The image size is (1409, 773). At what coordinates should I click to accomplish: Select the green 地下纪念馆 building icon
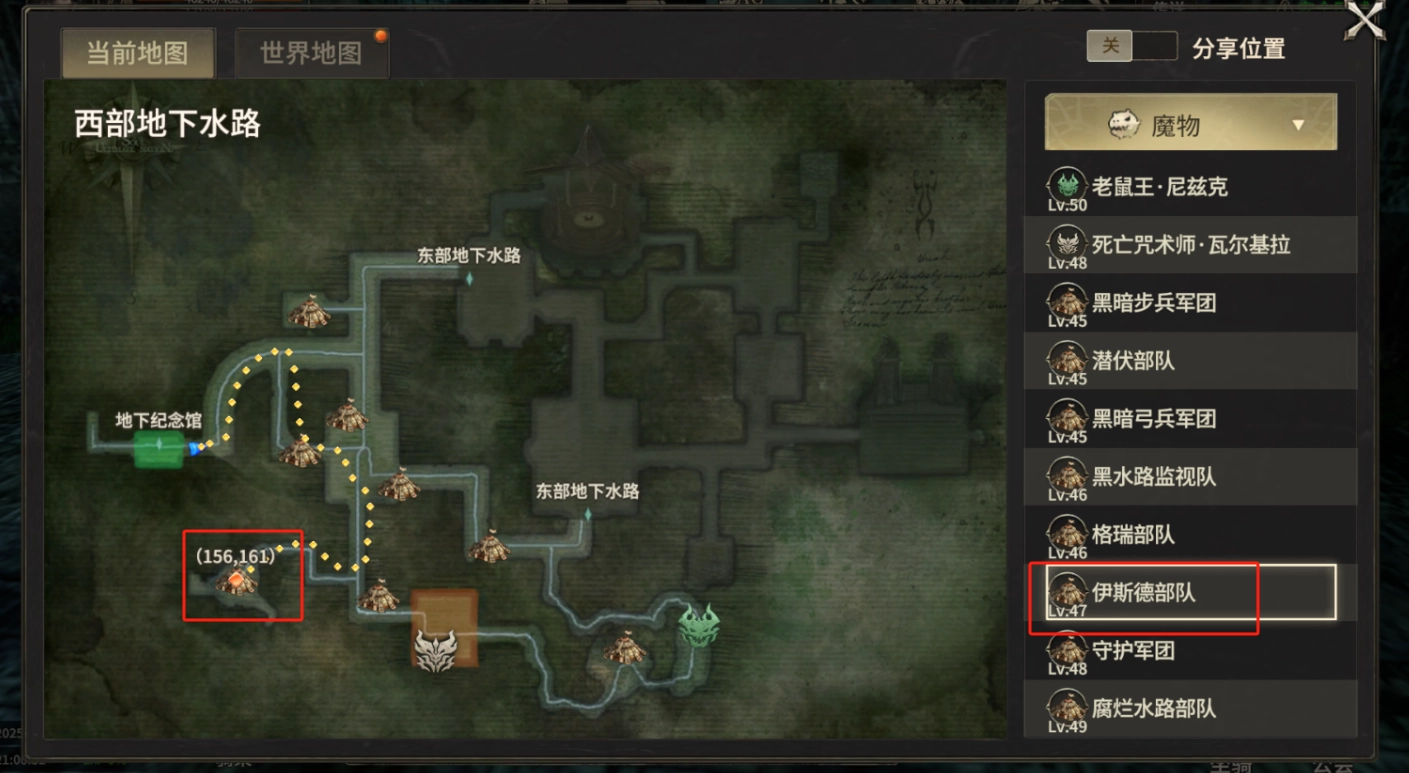click(158, 450)
